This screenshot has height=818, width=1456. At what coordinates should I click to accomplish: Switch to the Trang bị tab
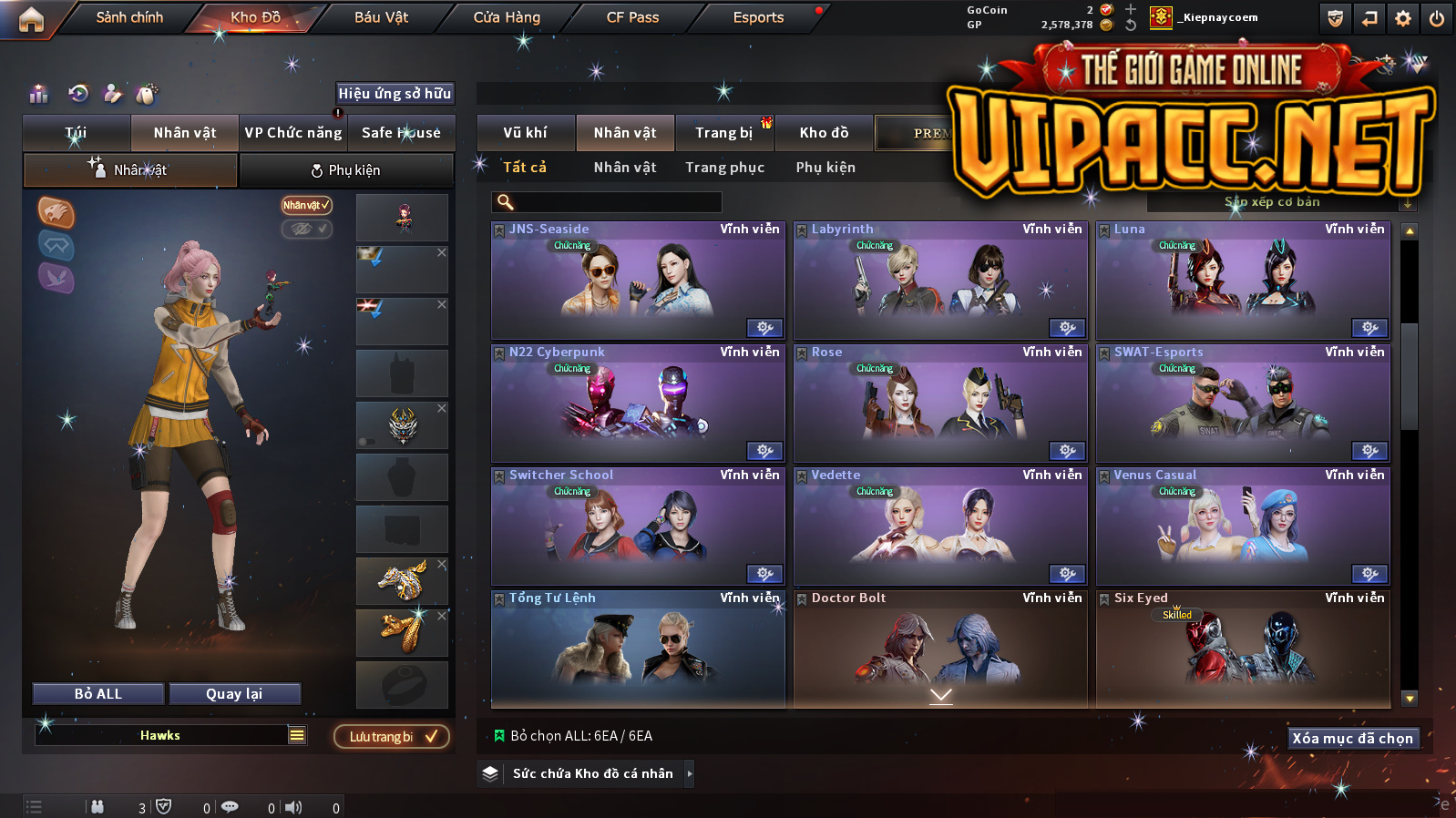pos(724,133)
